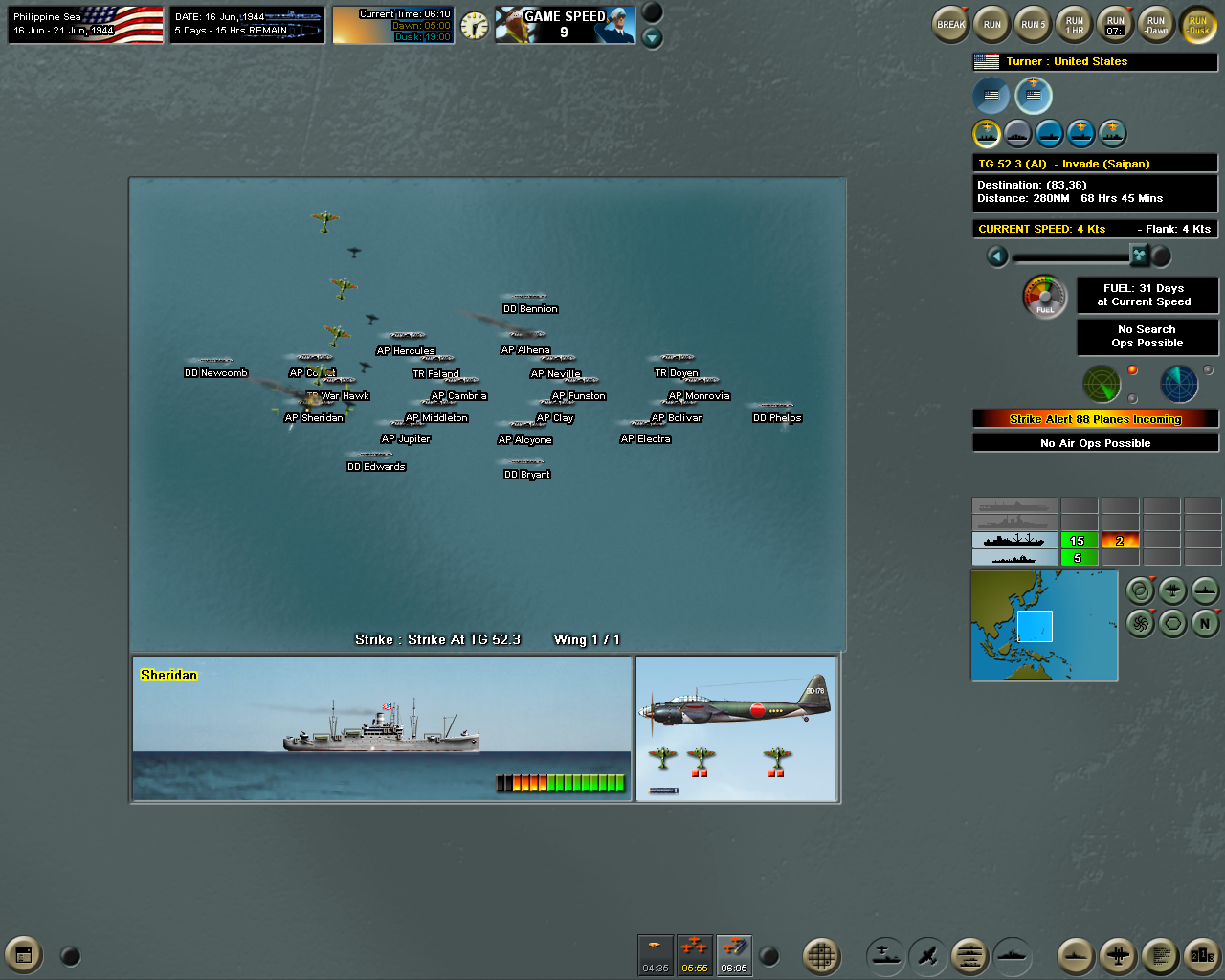Image resolution: width=1225 pixels, height=980 pixels.
Task: Toggle the blue air search radar display
Action: coord(1179,384)
